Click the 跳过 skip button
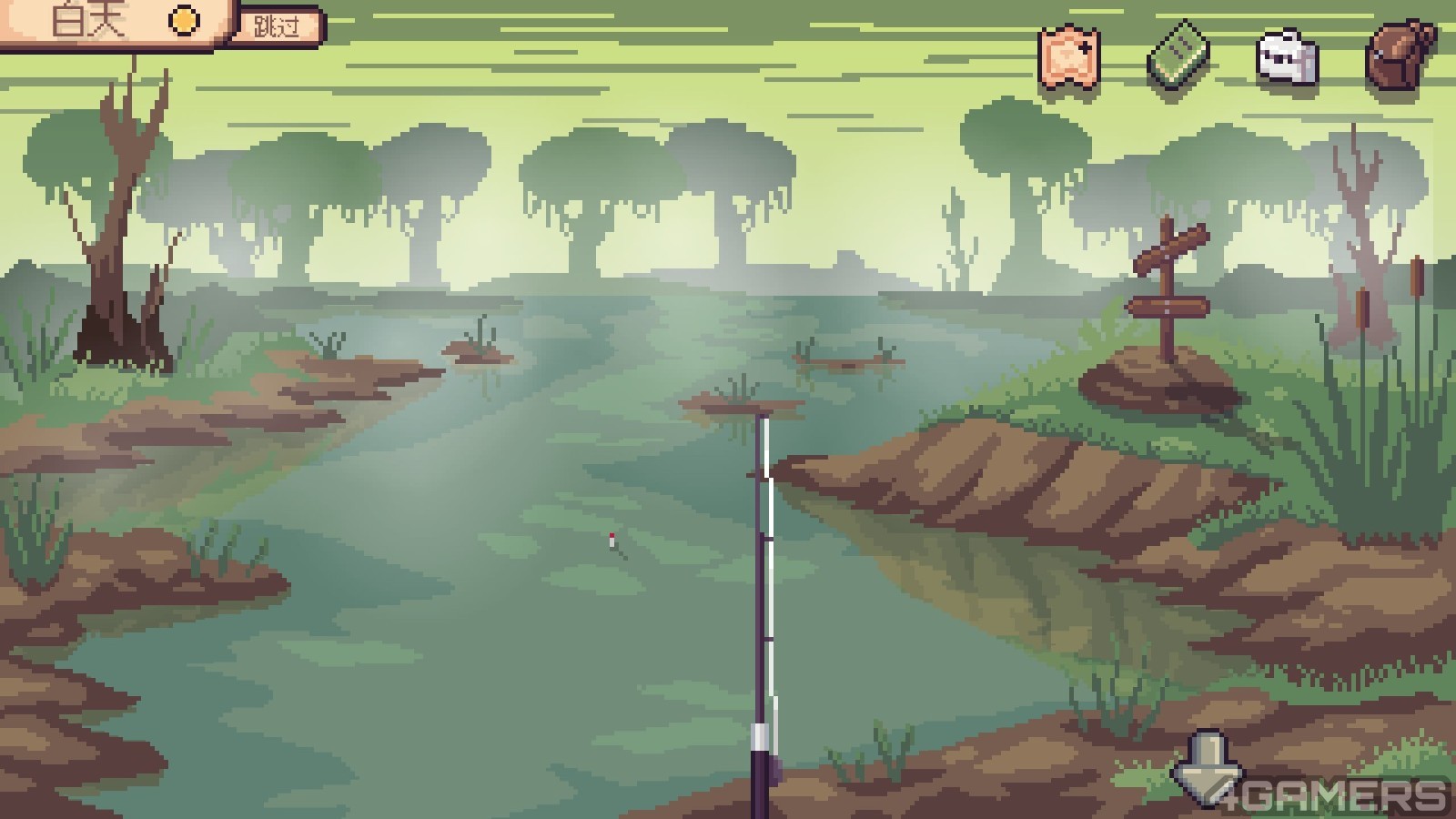This screenshot has height=819, width=1456. [277, 26]
